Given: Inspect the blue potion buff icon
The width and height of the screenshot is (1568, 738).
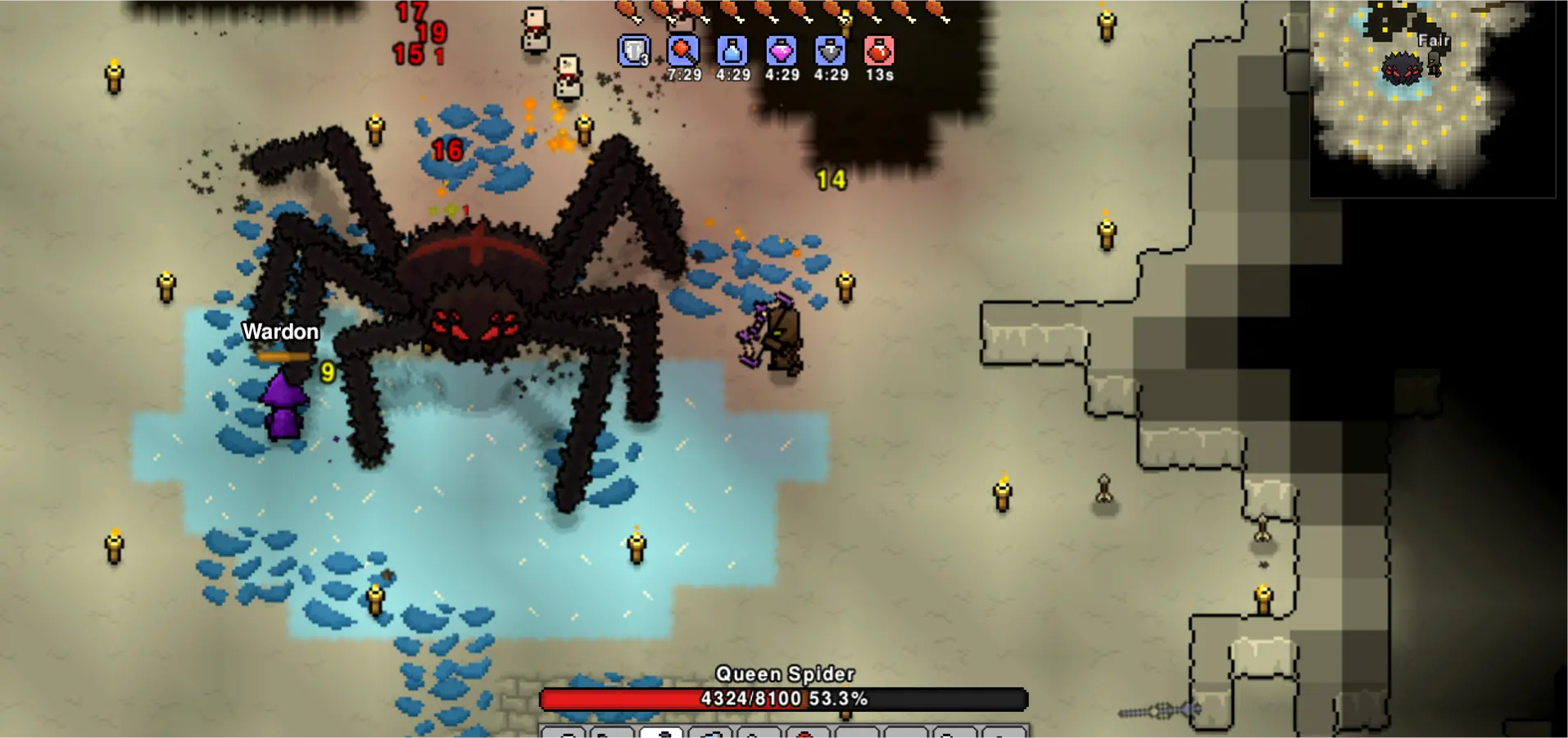Looking at the screenshot, I should click(x=732, y=51).
